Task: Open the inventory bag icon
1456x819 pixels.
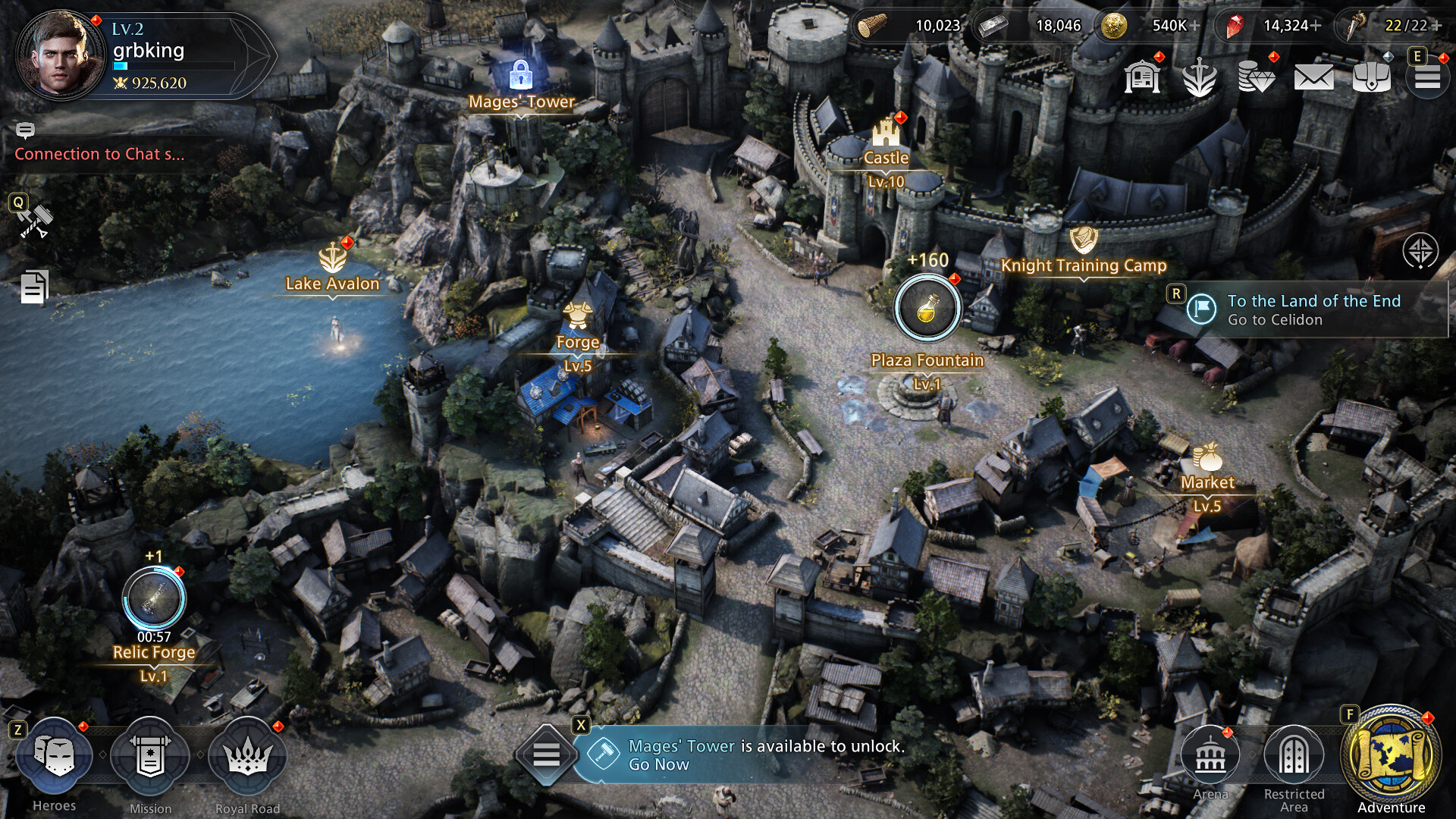Action: pos(1370,77)
